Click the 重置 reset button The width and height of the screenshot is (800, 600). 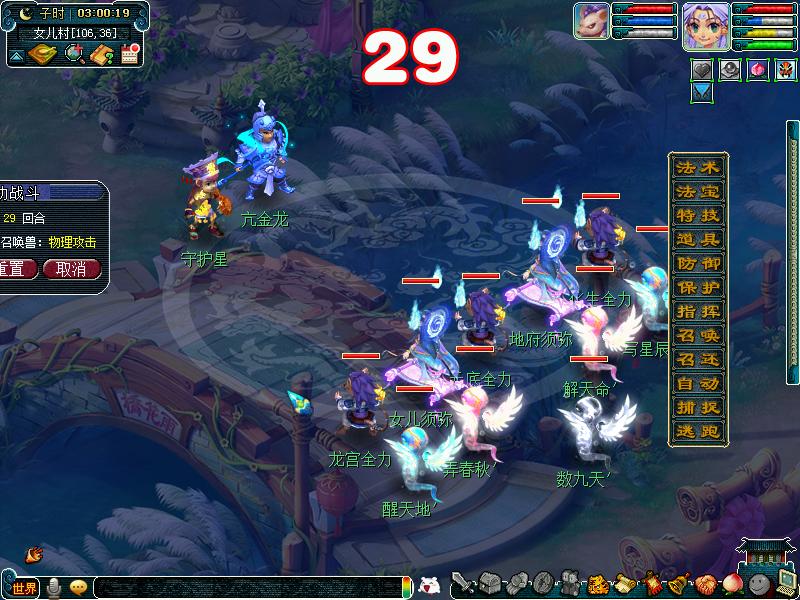[x=16, y=269]
